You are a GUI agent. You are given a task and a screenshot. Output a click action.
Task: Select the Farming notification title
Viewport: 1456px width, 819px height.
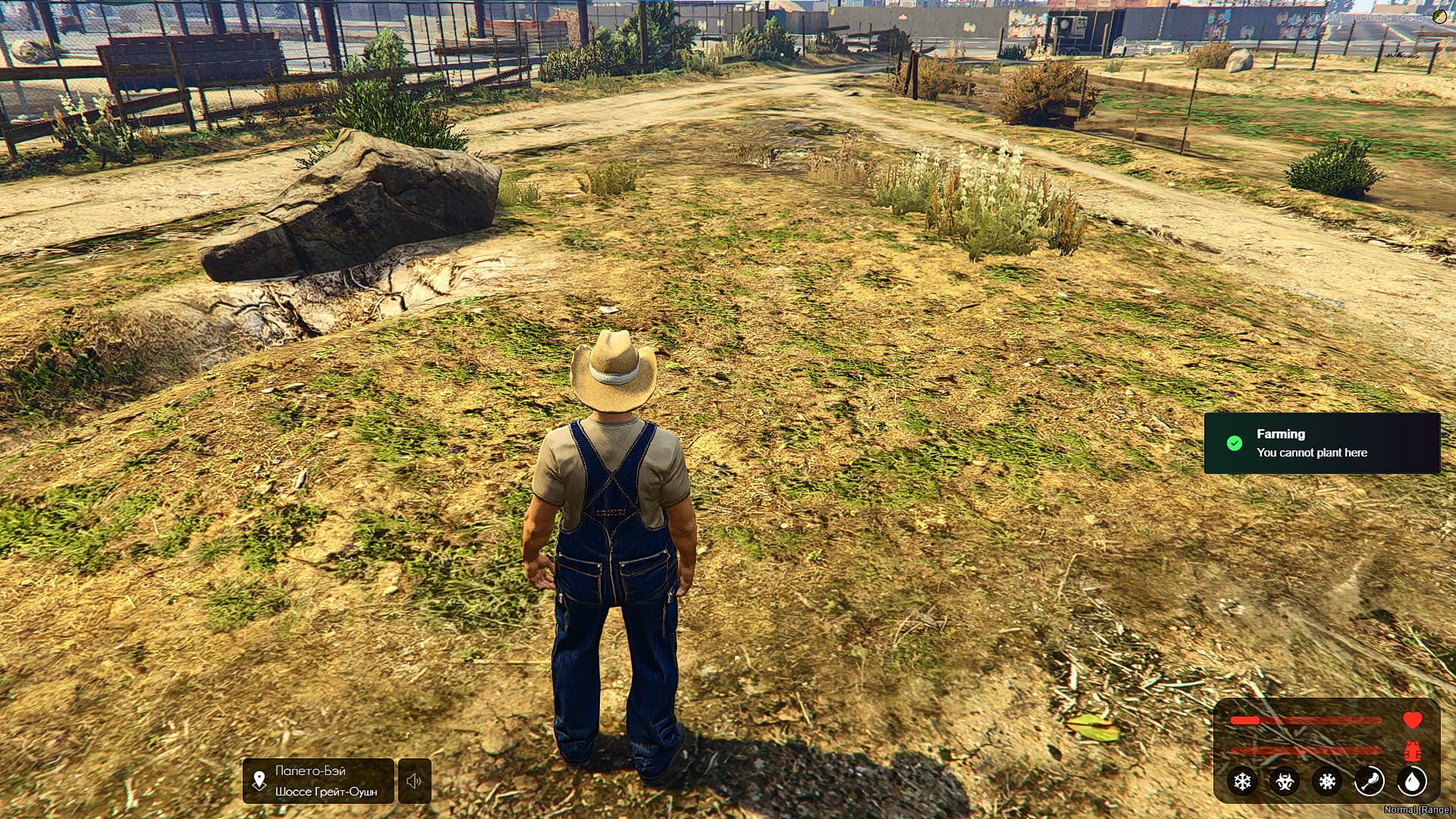1279,434
